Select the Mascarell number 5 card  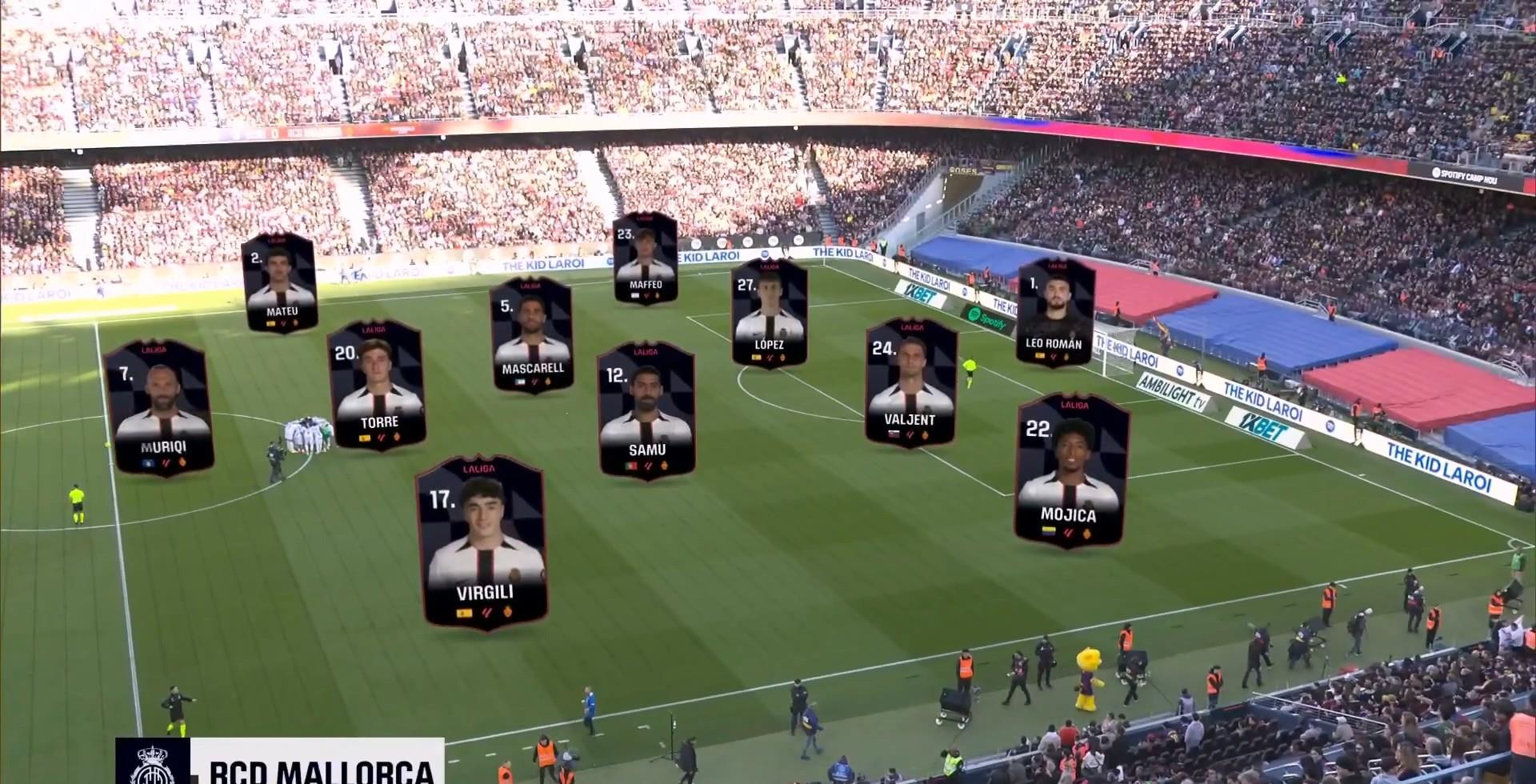(x=533, y=334)
